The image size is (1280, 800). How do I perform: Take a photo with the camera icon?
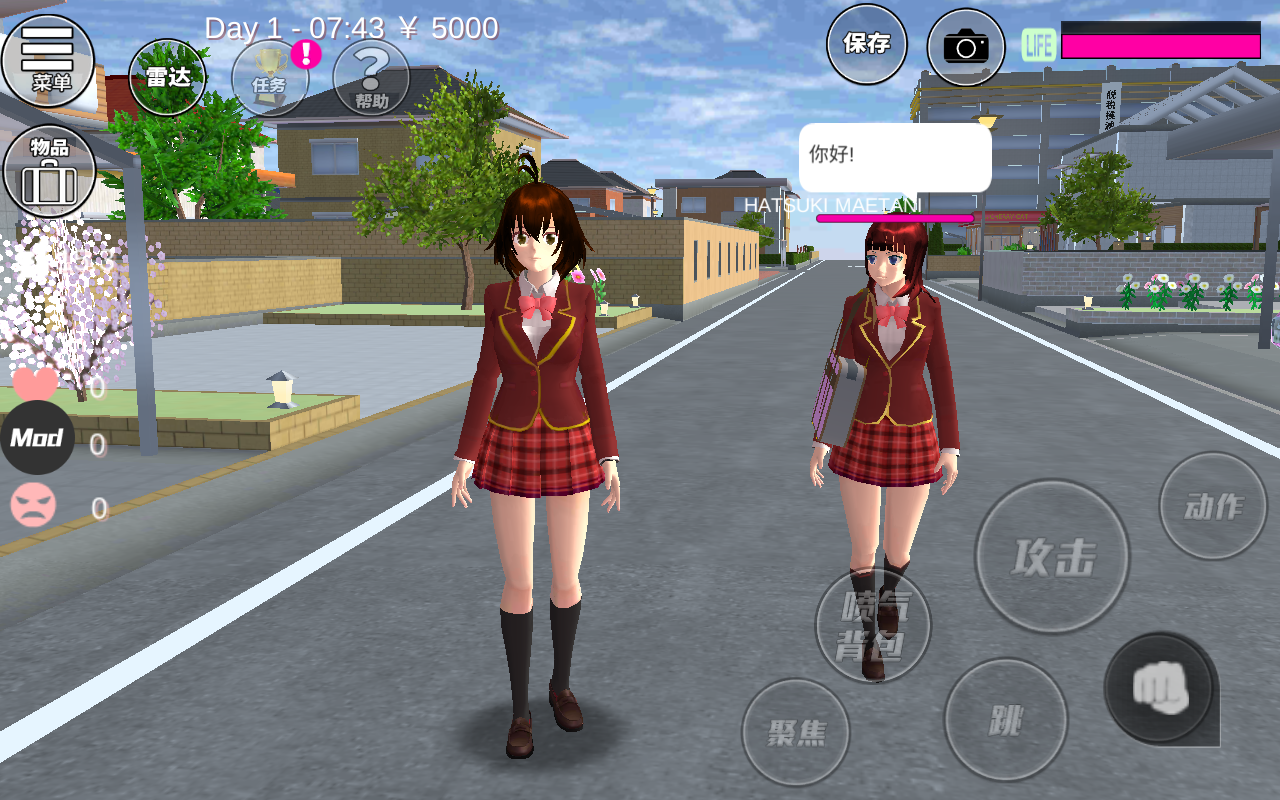(965, 44)
